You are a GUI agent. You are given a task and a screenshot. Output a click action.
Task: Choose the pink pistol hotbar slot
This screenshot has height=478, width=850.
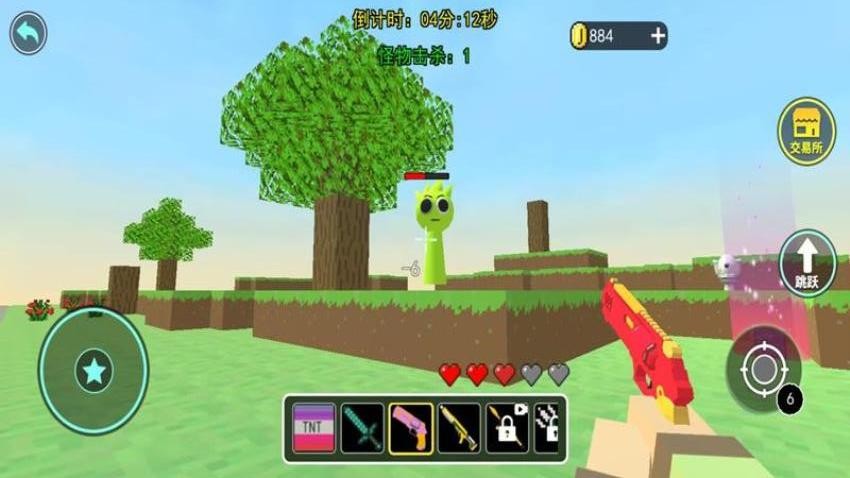click(410, 428)
